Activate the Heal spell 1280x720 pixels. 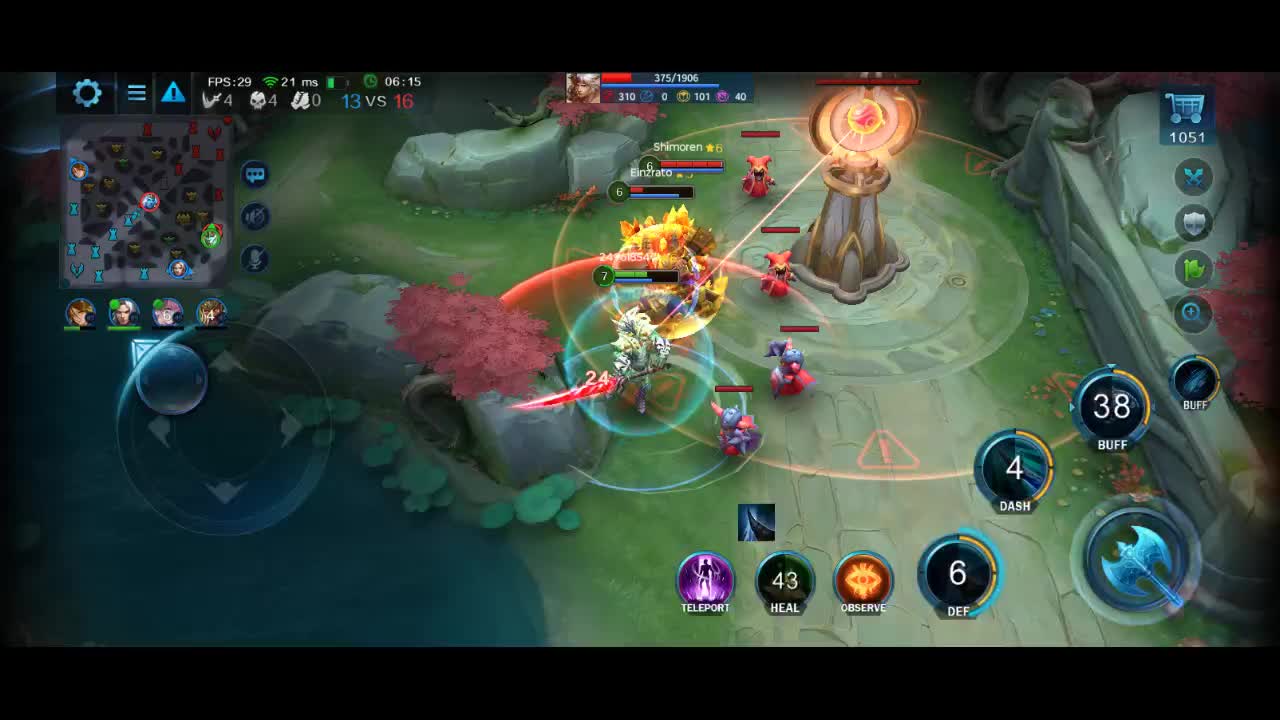pos(785,579)
